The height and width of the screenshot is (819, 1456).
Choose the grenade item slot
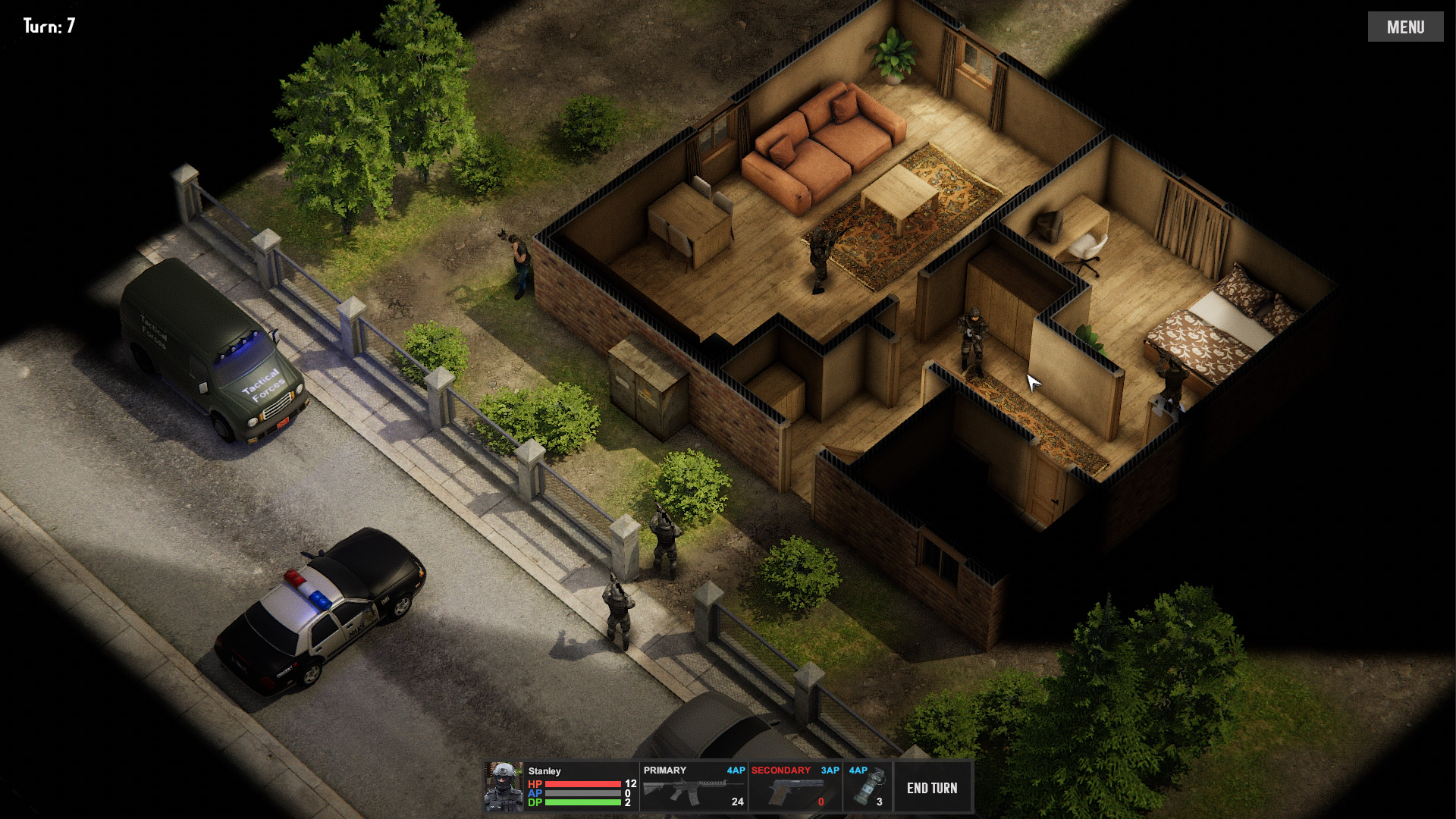click(x=868, y=788)
